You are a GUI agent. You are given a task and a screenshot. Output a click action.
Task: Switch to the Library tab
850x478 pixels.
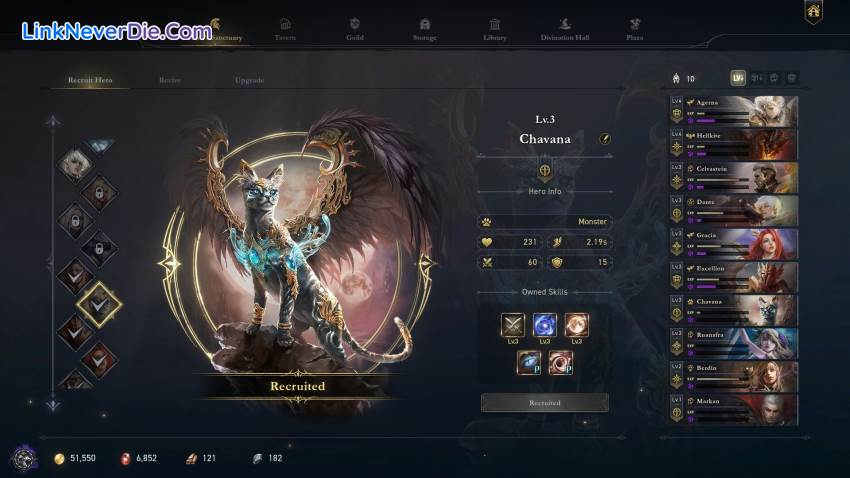[494, 29]
